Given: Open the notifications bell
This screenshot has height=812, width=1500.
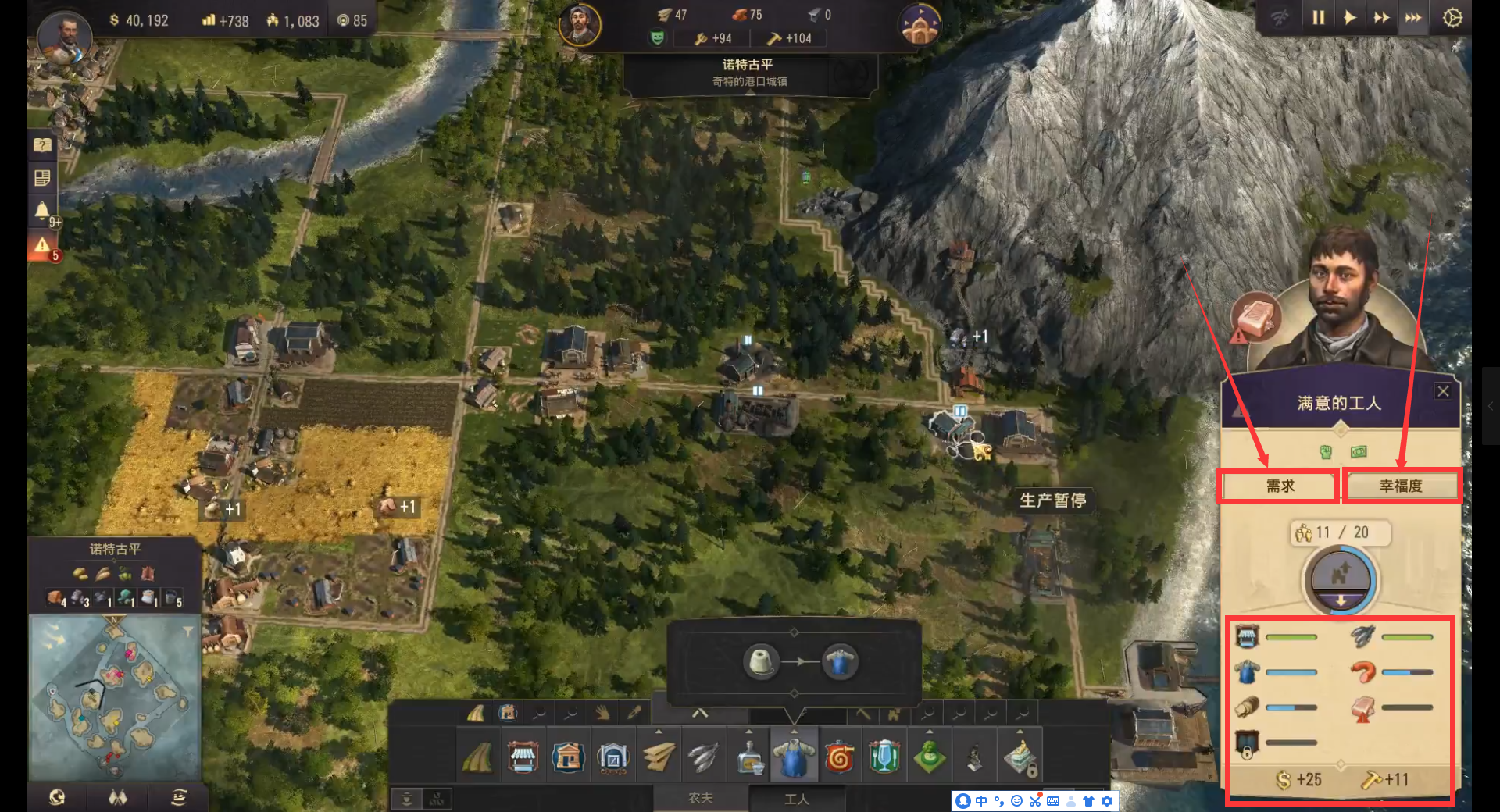Looking at the screenshot, I should click(42, 210).
